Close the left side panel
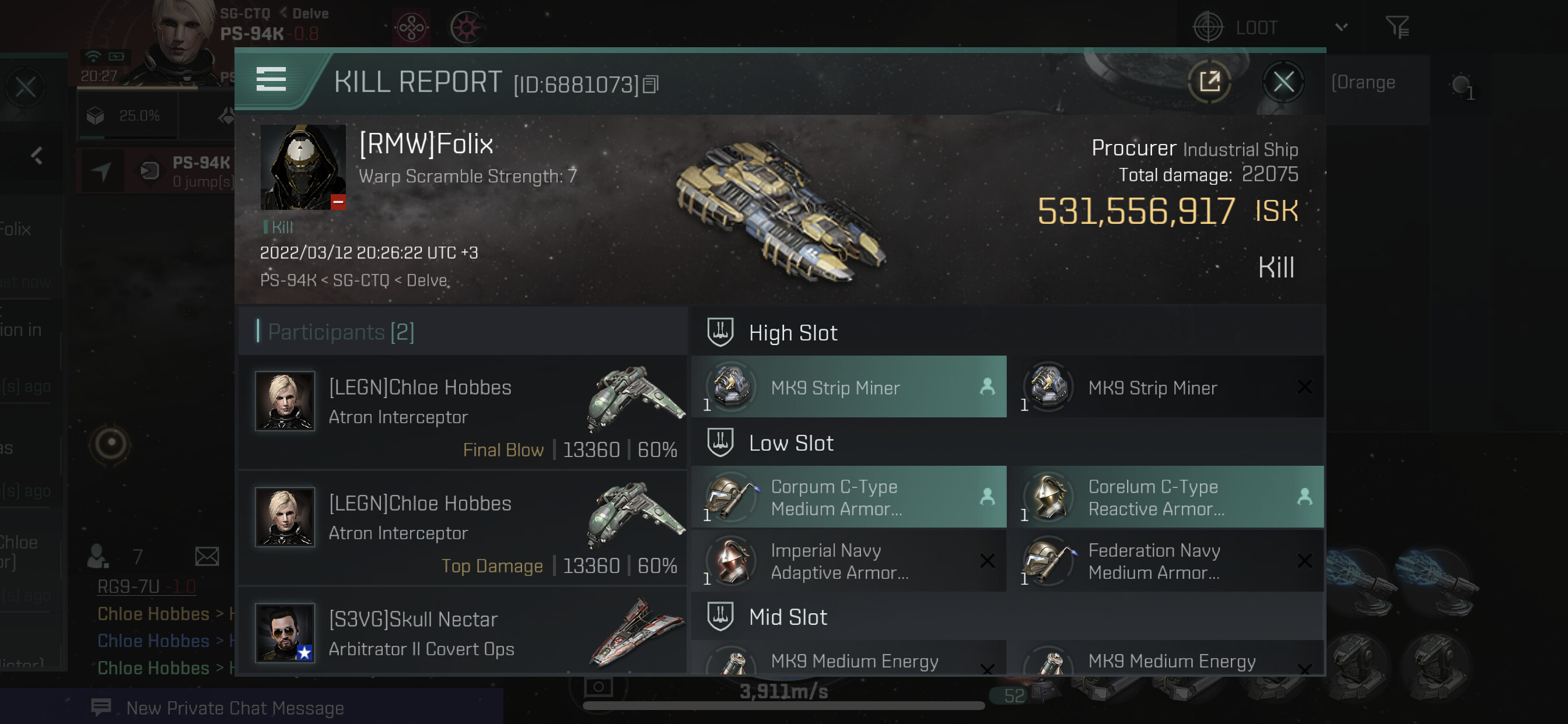The width and height of the screenshot is (1568, 724). click(26, 87)
